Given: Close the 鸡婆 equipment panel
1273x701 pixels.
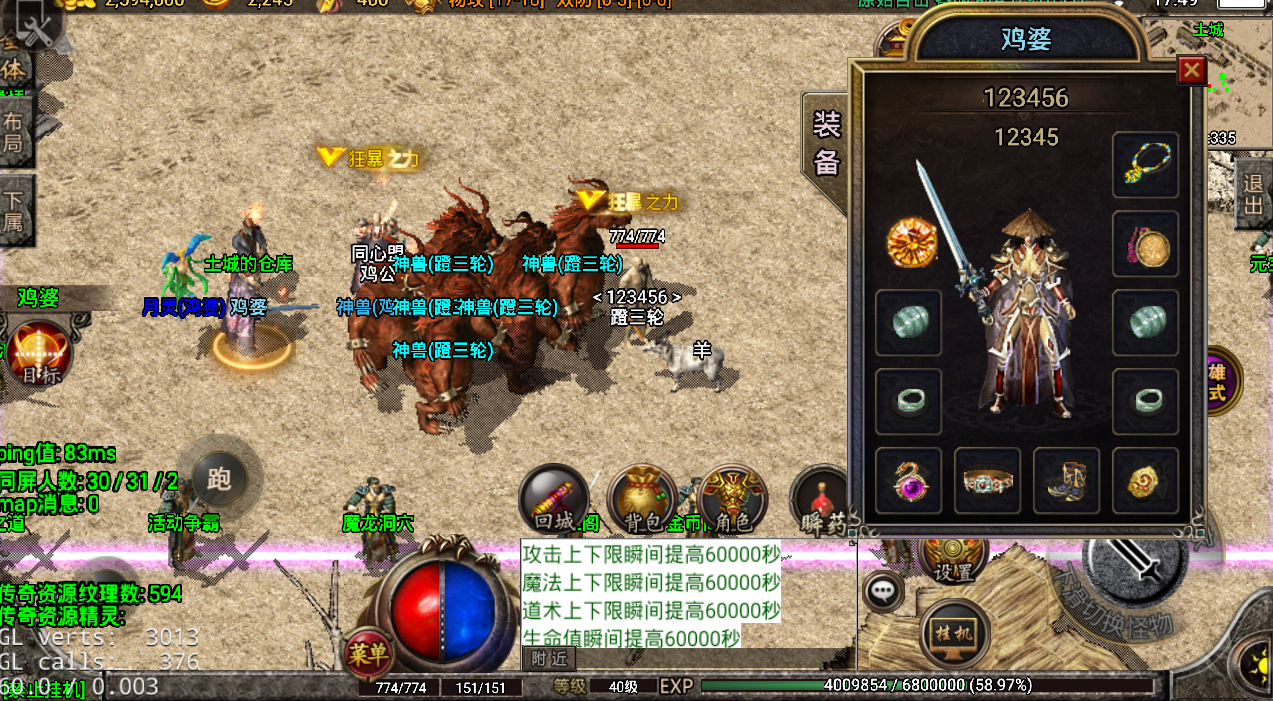Looking at the screenshot, I should 1191,70.
